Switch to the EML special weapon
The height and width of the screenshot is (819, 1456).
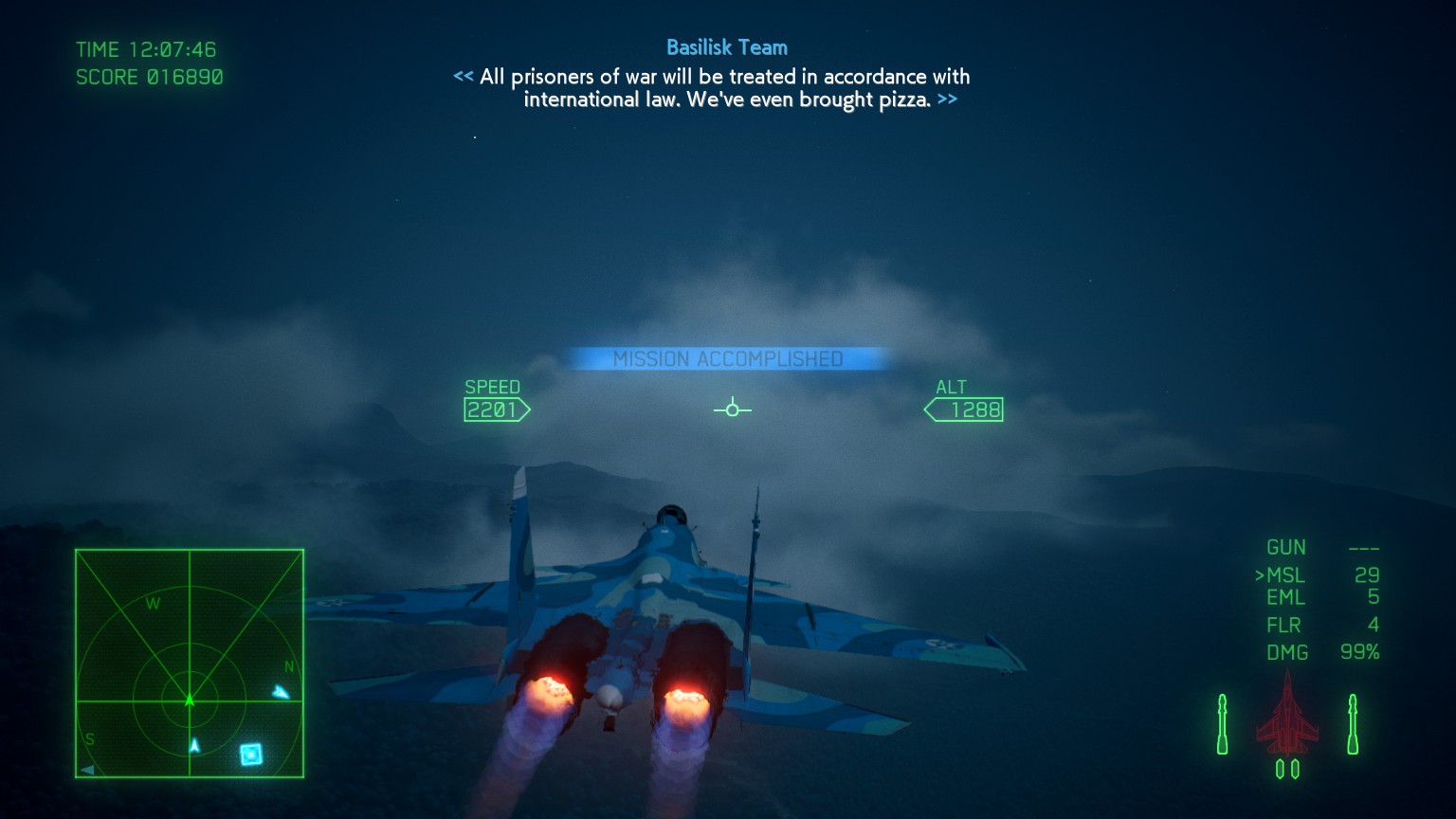coord(1286,598)
